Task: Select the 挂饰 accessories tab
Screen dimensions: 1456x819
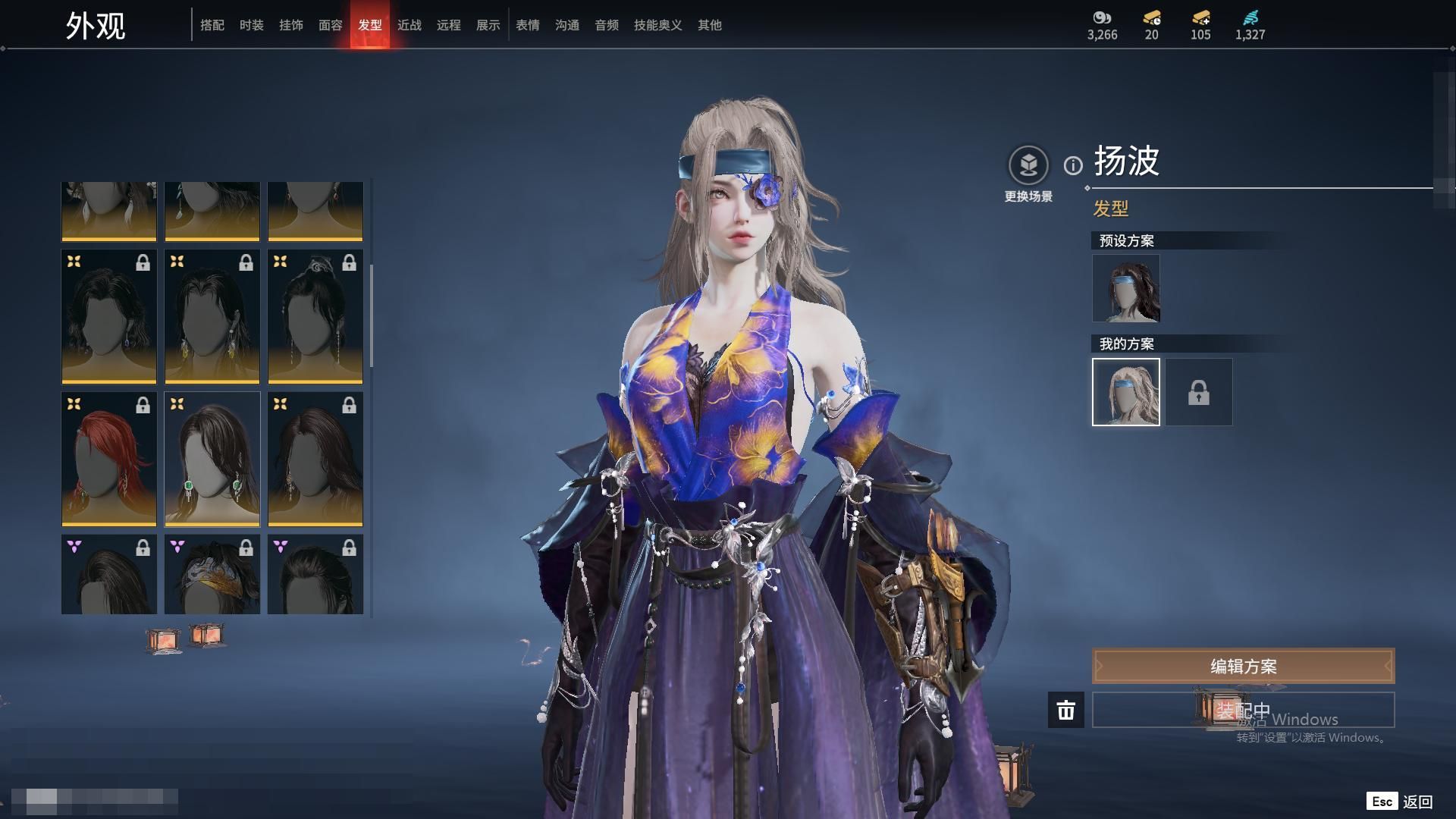Action: (x=290, y=25)
